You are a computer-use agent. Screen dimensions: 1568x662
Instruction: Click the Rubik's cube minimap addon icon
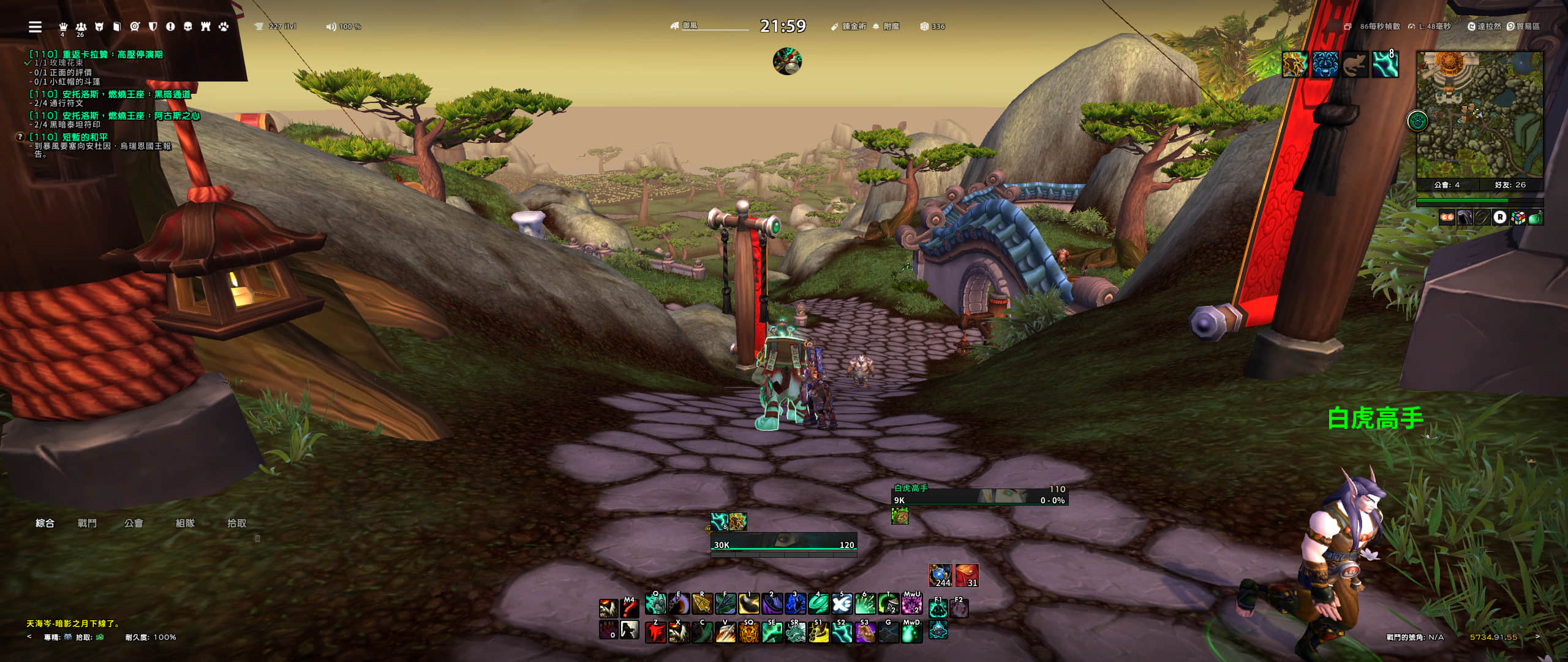click(x=1518, y=217)
